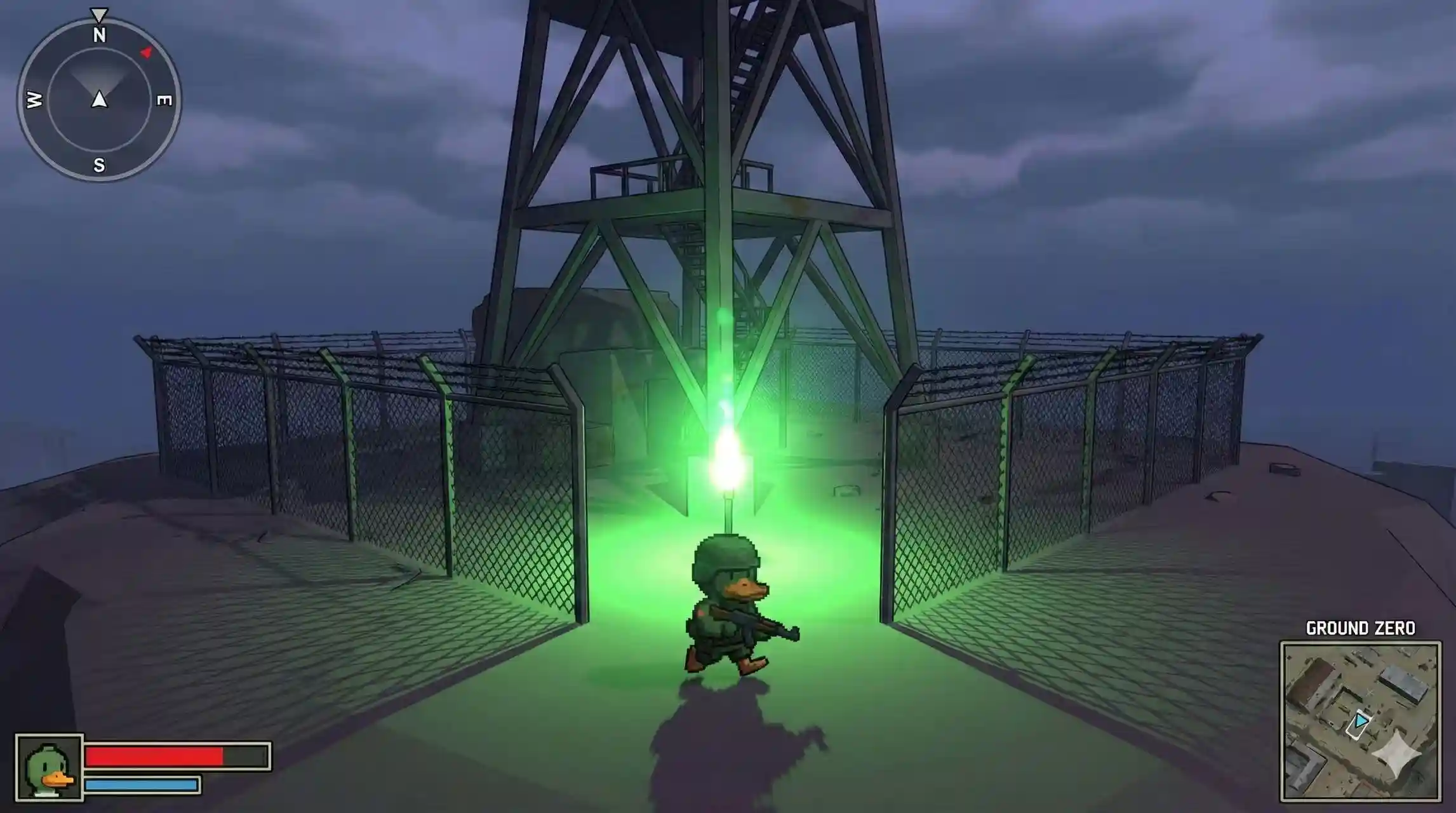The image size is (1456, 813).
Task: Select the red waypoint indicator on the compass
Action: click(x=146, y=52)
